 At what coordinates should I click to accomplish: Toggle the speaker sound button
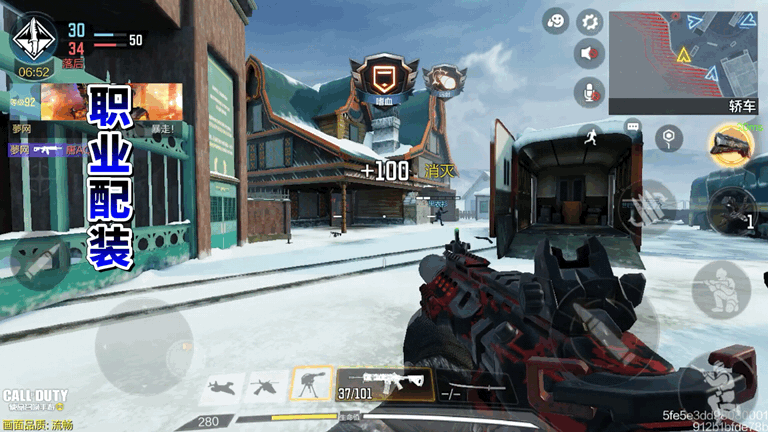point(590,54)
